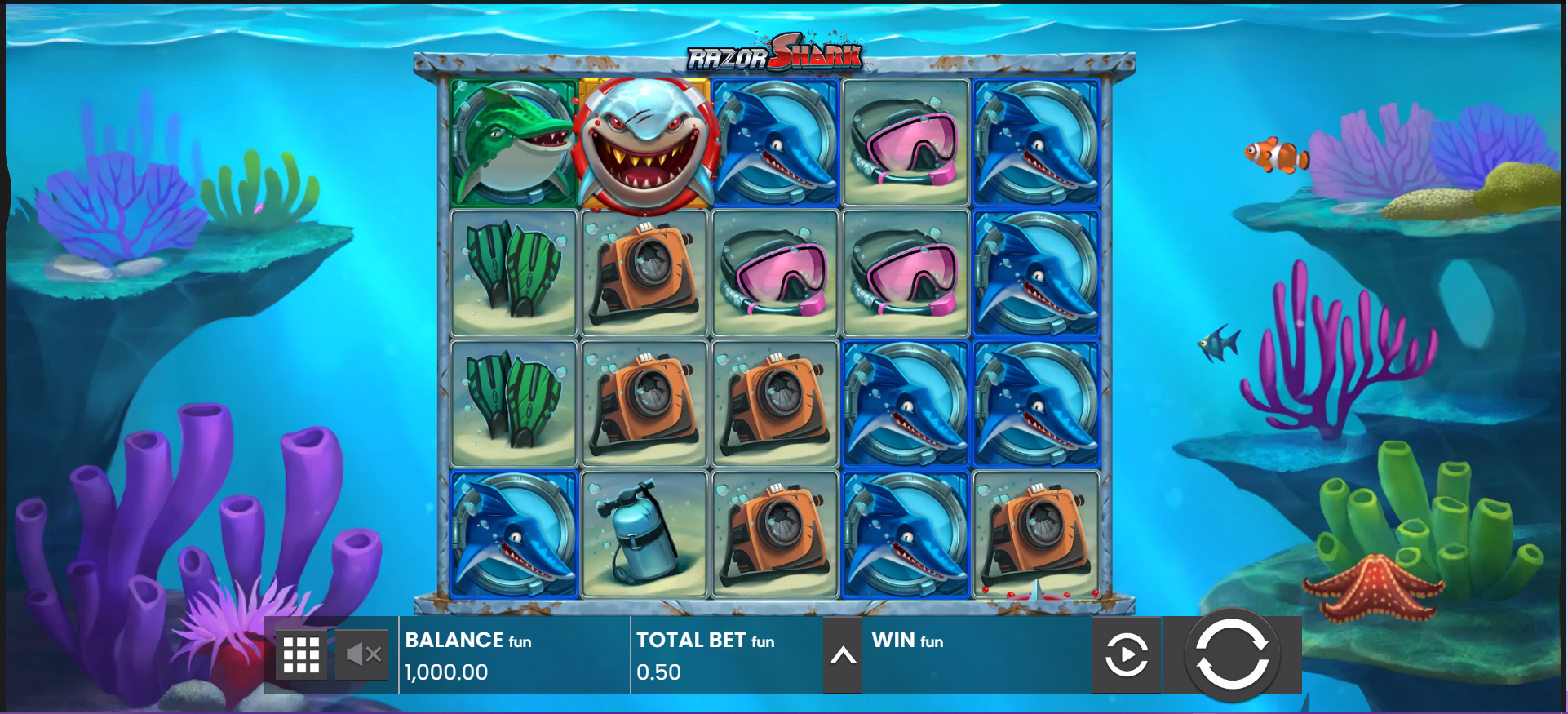Screen dimensions: 1568x714
Task: Expand the bet settings with the up chevron
Action: (x=844, y=654)
